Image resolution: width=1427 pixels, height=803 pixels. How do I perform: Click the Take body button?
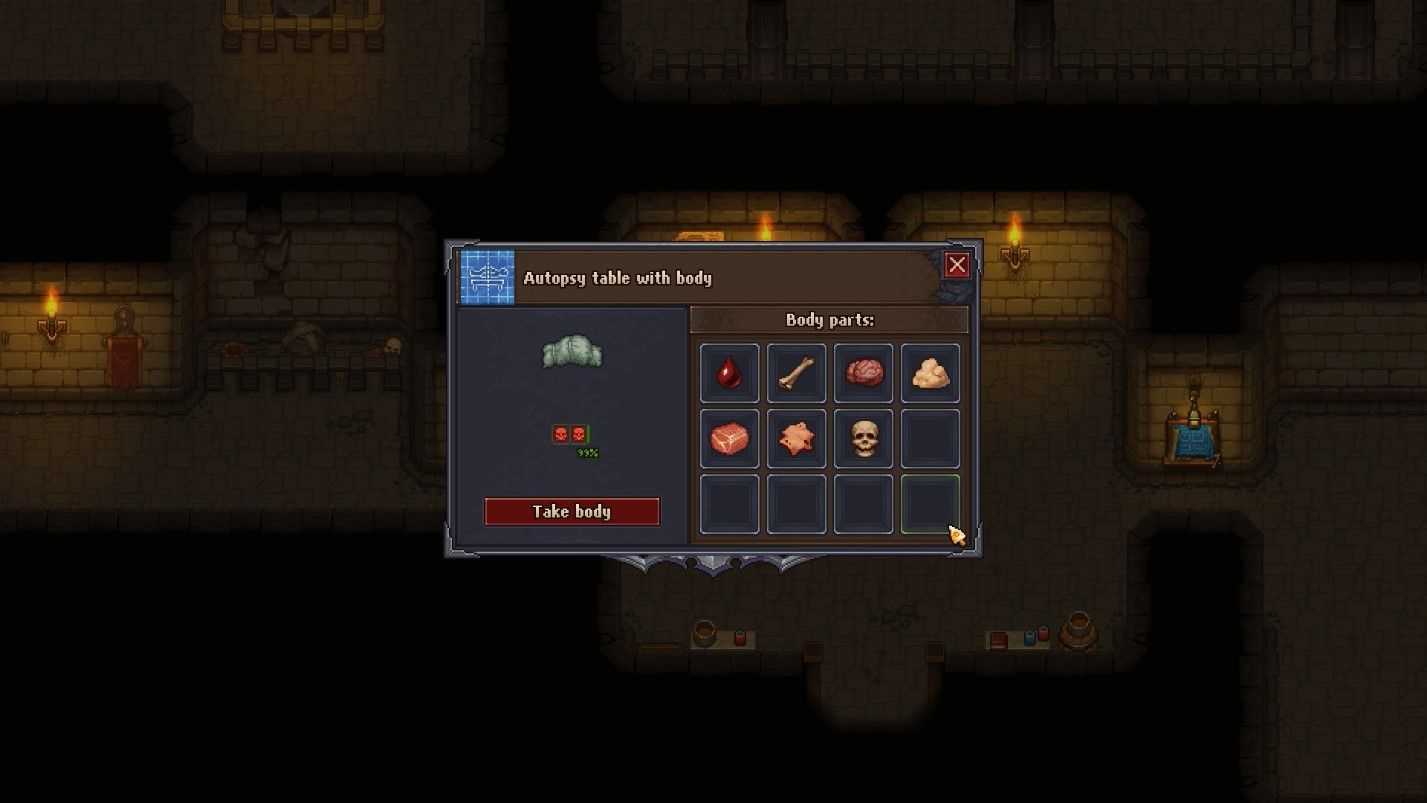pyautogui.click(x=572, y=511)
